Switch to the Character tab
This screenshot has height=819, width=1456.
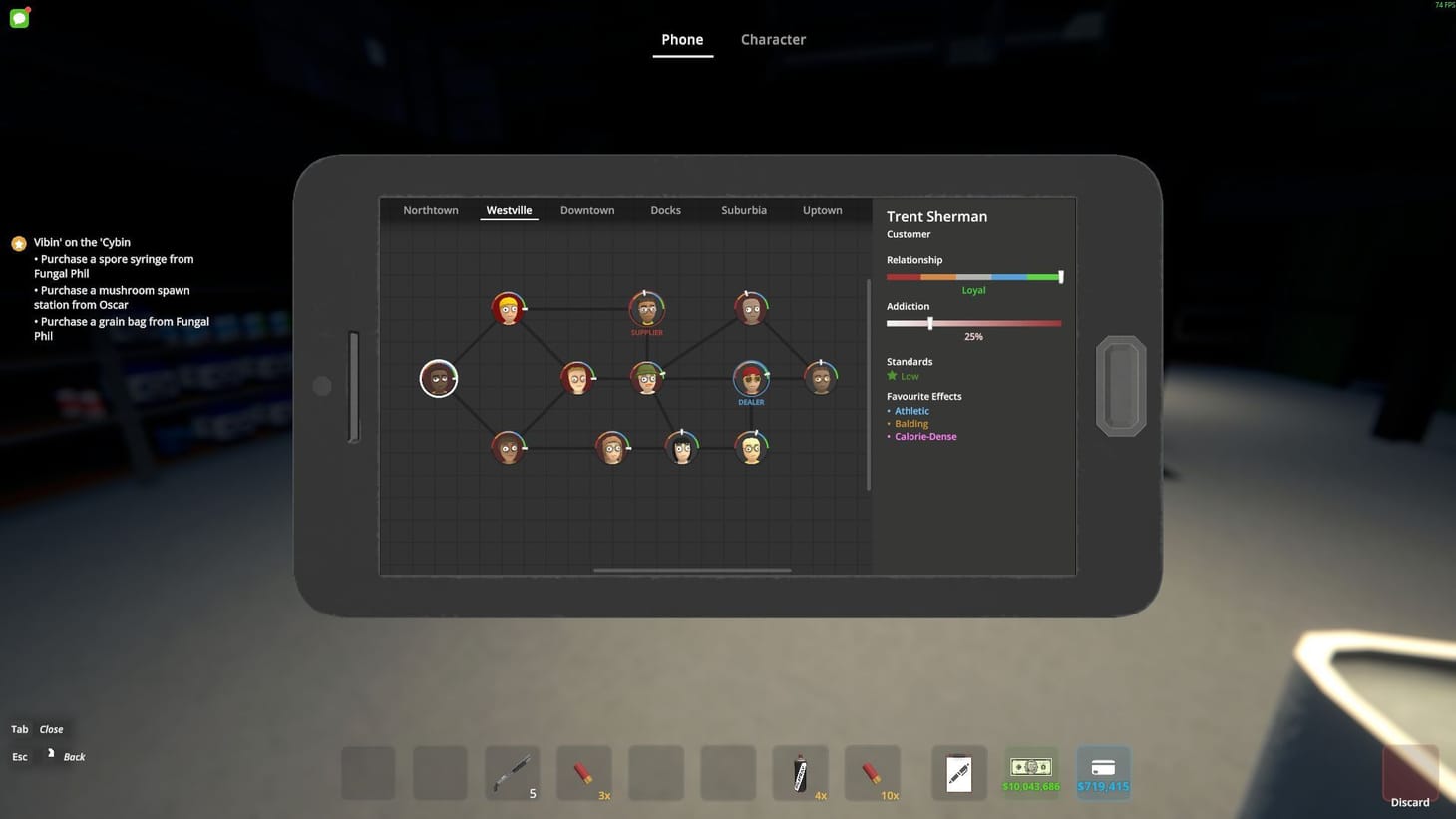coord(772,39)
